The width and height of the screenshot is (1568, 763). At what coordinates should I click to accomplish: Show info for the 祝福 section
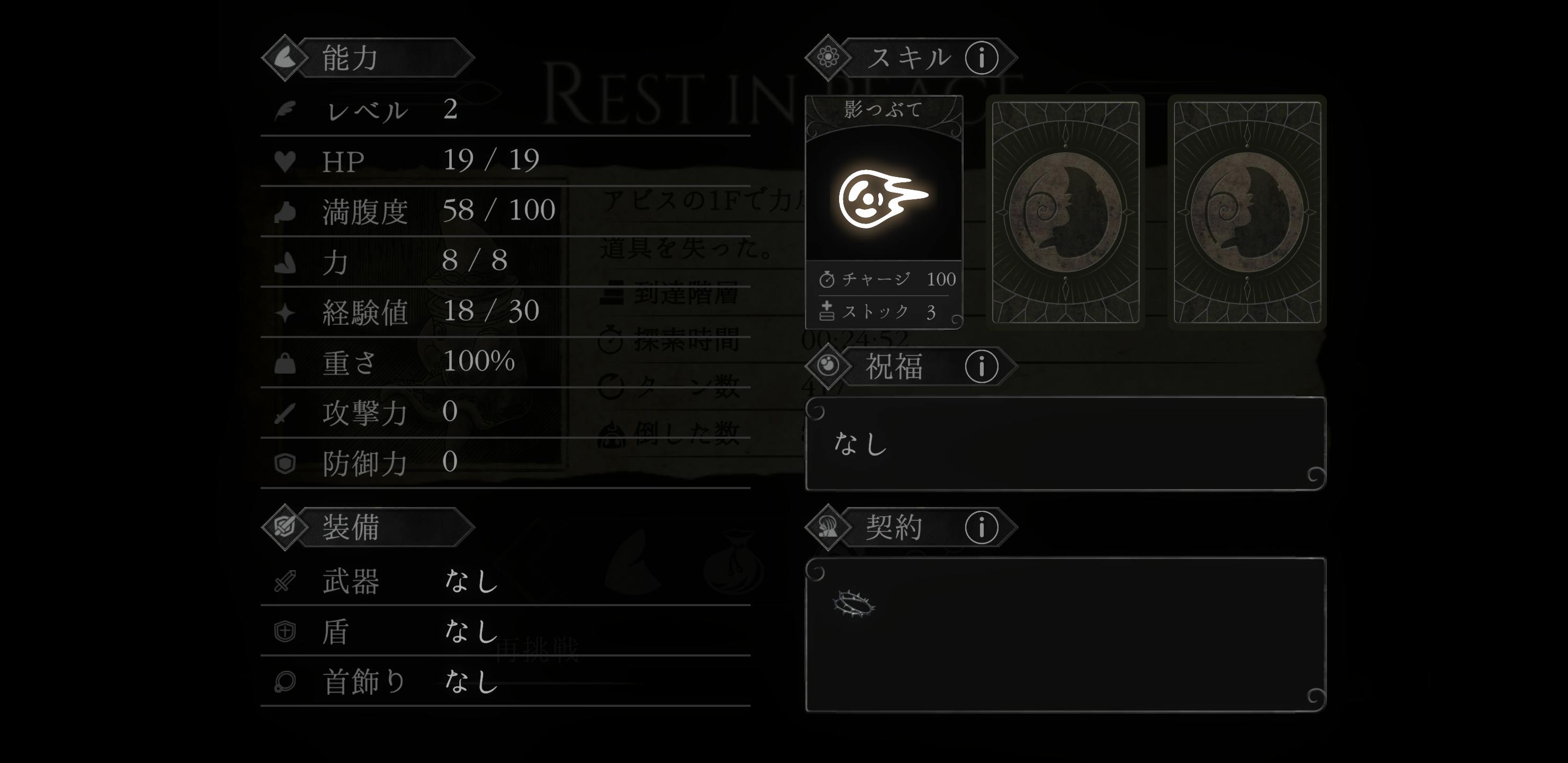click(x=981, y=367)
